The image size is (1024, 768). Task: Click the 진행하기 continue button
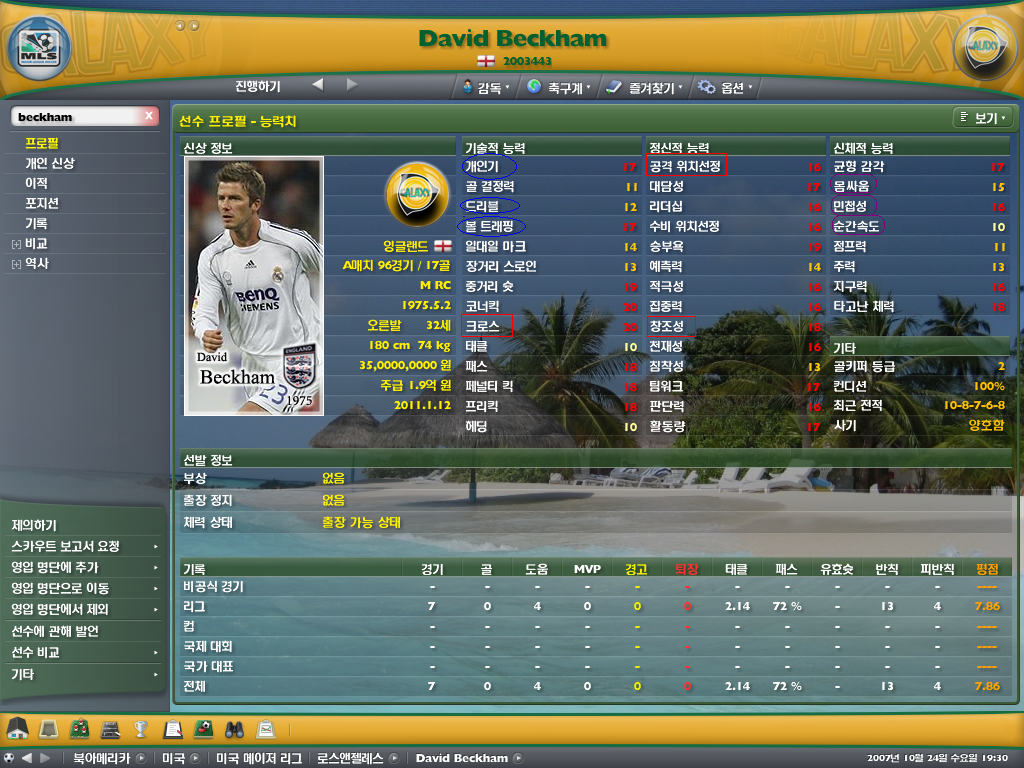[x=258, y=86]
